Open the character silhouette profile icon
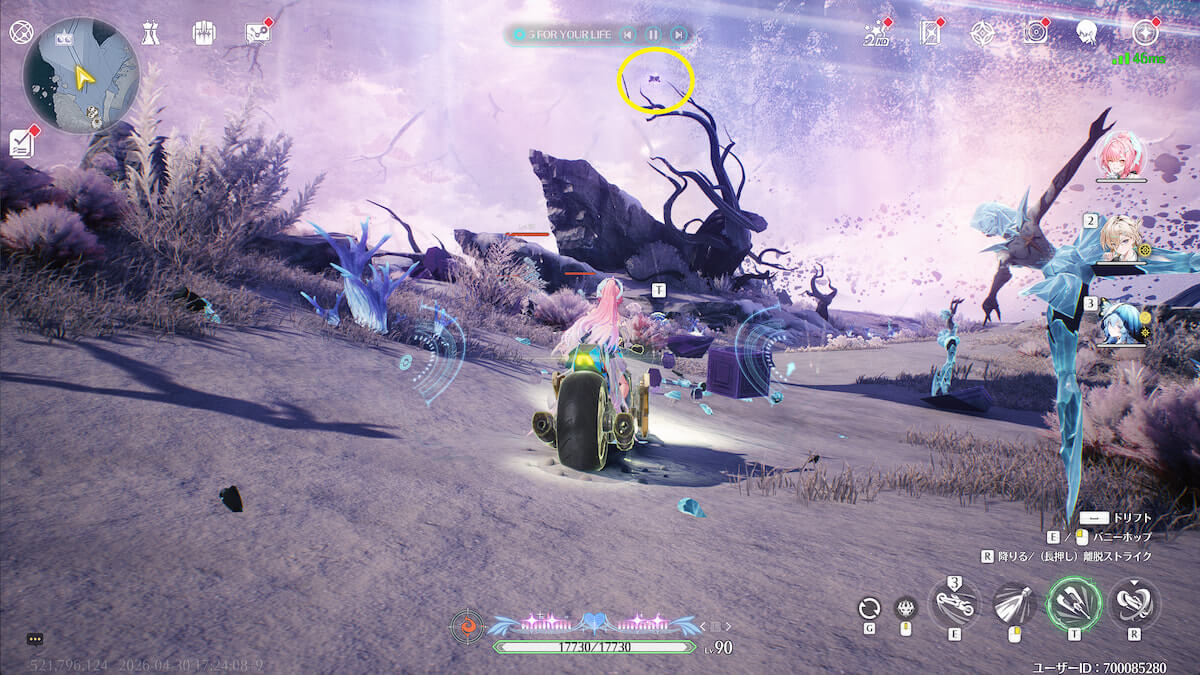This screenshot has height=675, width=1200. point(1087,33)
